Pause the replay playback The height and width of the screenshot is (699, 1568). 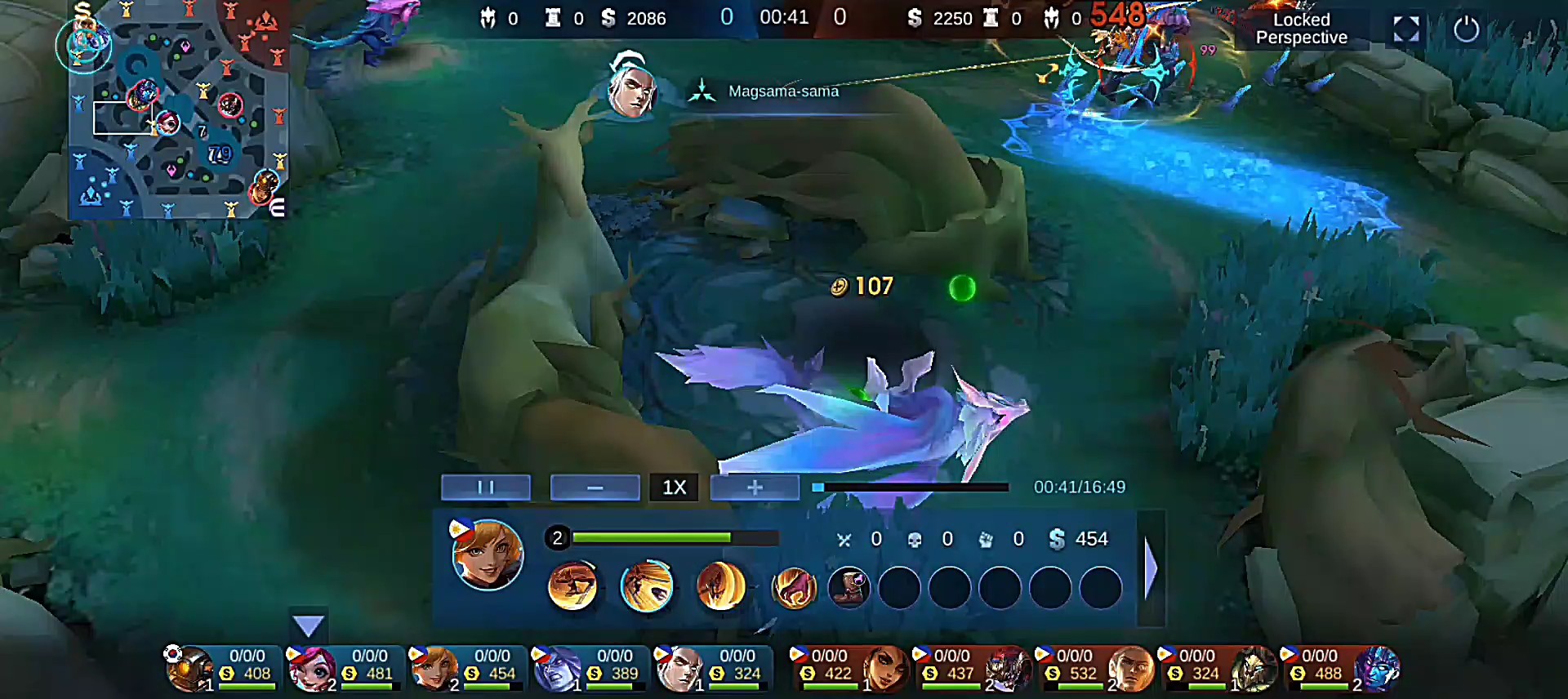[486, 488]
